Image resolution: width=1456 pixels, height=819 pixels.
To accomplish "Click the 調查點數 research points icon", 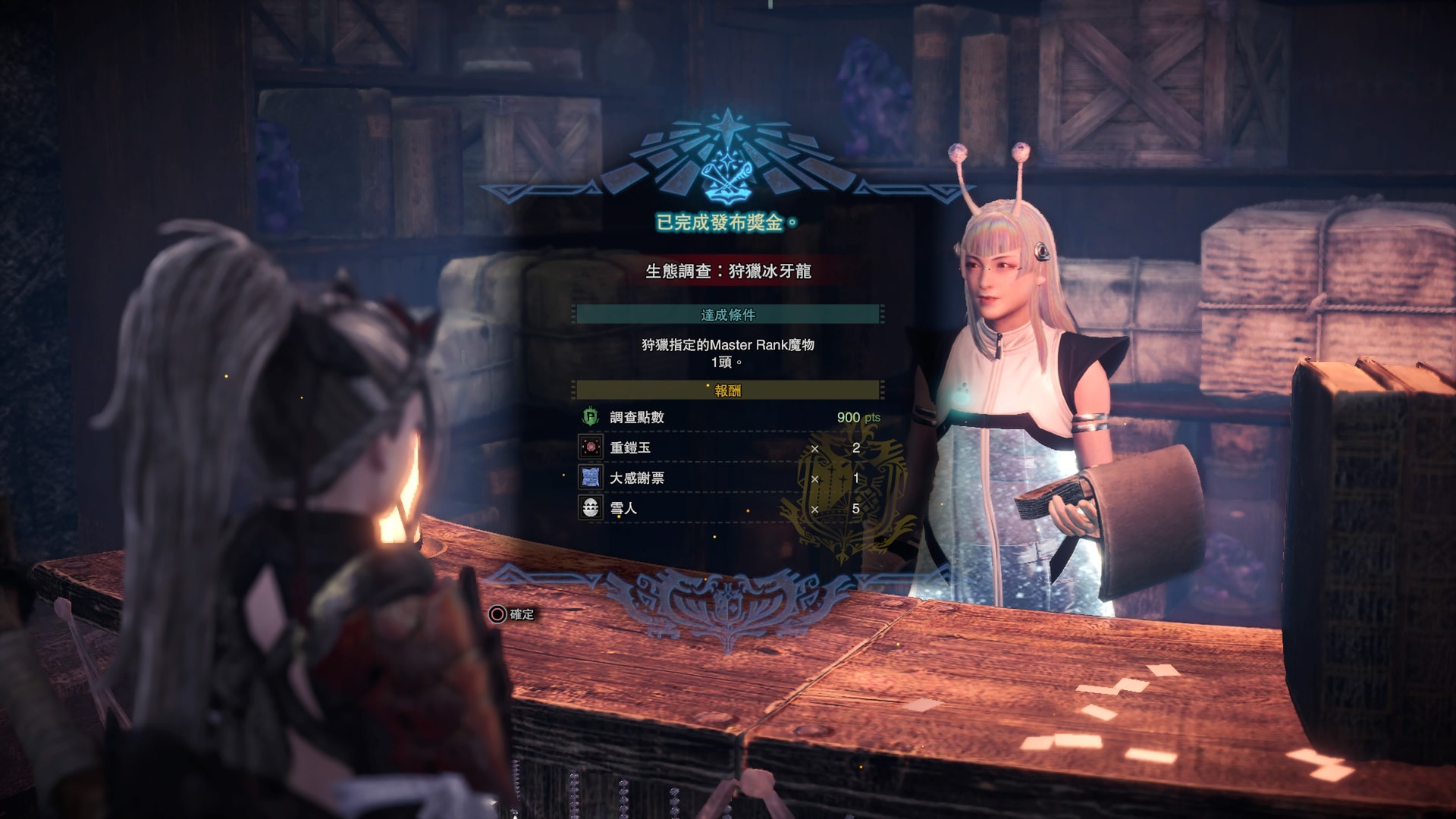I will 591,417.
